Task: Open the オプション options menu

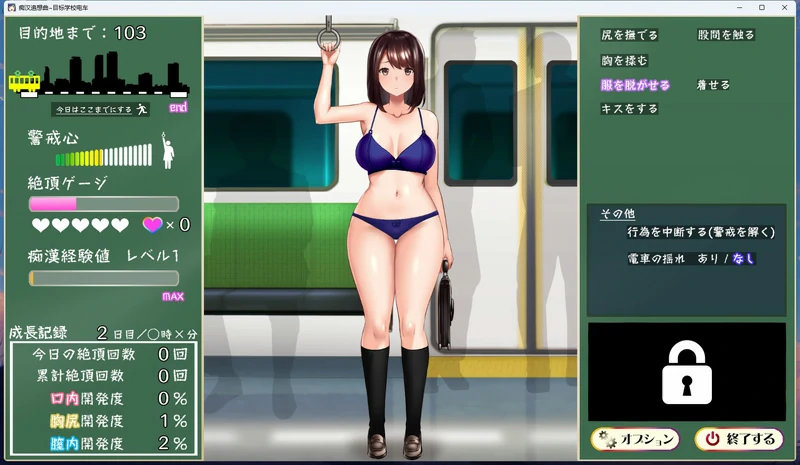Action: point(635,438)
